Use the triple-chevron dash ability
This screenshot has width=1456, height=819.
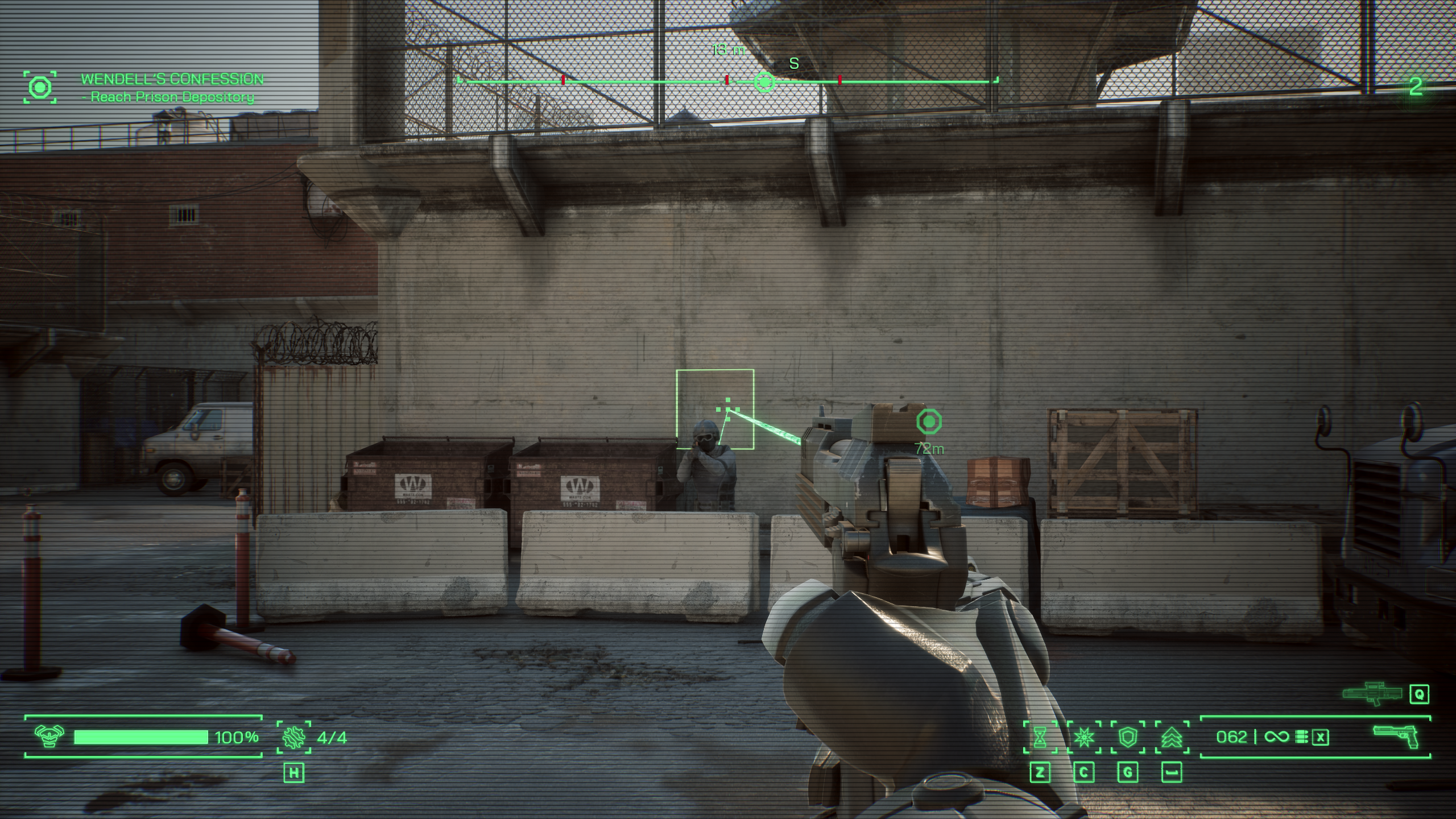point(1172,738)
